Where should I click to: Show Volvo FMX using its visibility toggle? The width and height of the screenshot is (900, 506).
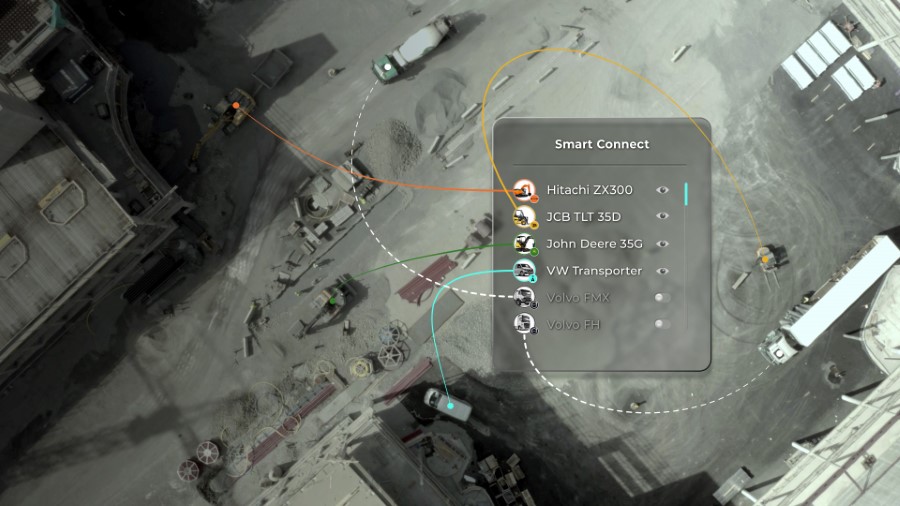point(661,298)
